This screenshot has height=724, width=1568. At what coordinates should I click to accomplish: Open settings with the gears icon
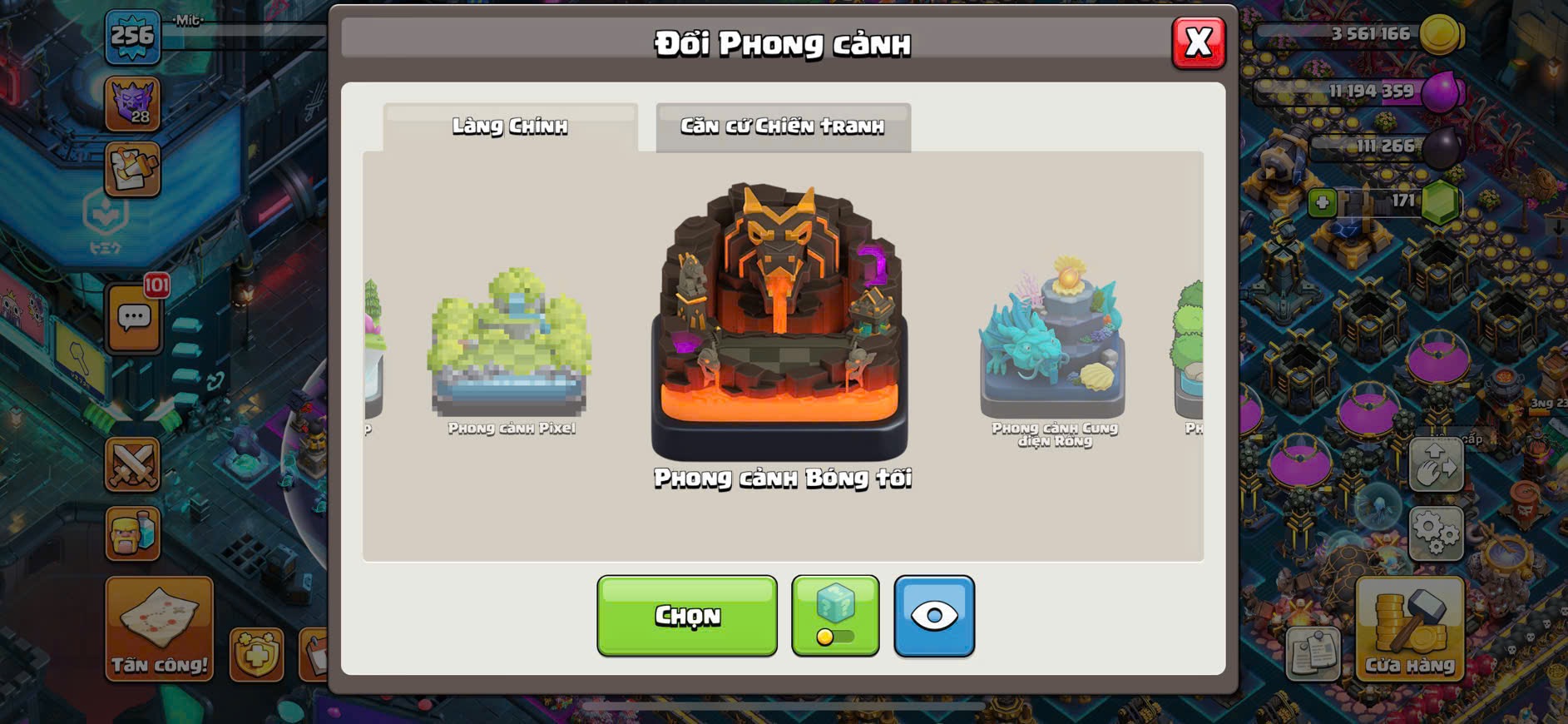1436,533
